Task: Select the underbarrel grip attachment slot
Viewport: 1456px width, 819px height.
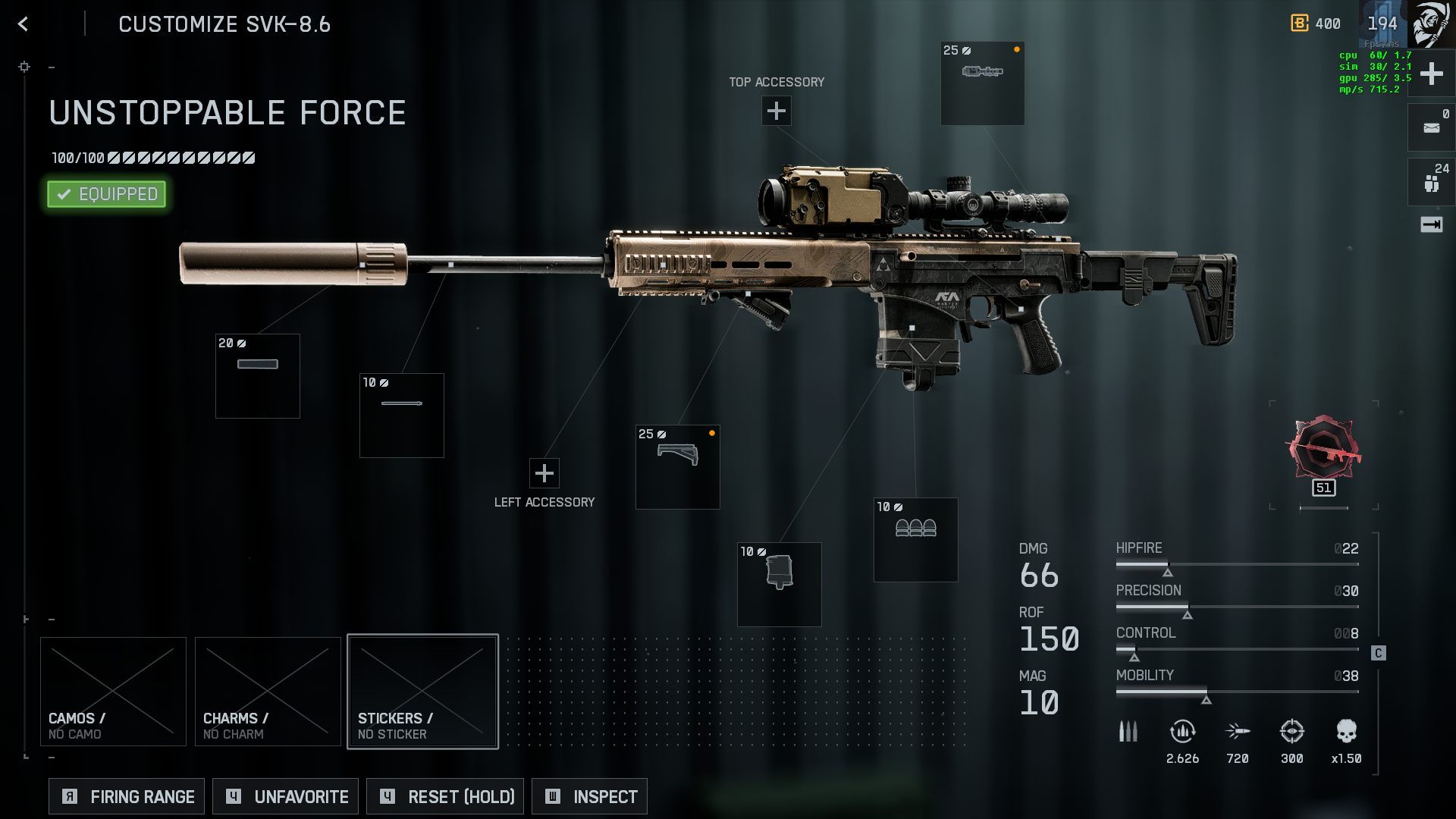Action: (677, 467)
